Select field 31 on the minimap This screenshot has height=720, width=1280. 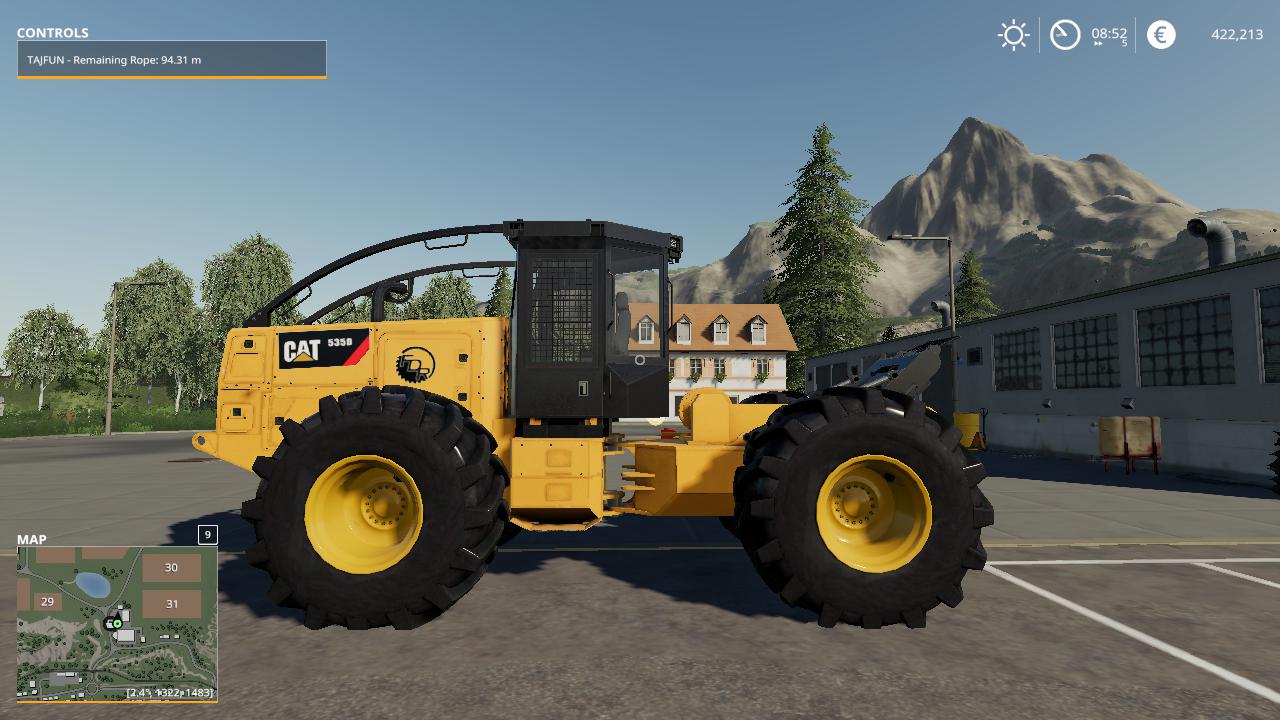(x=171, y=604)
